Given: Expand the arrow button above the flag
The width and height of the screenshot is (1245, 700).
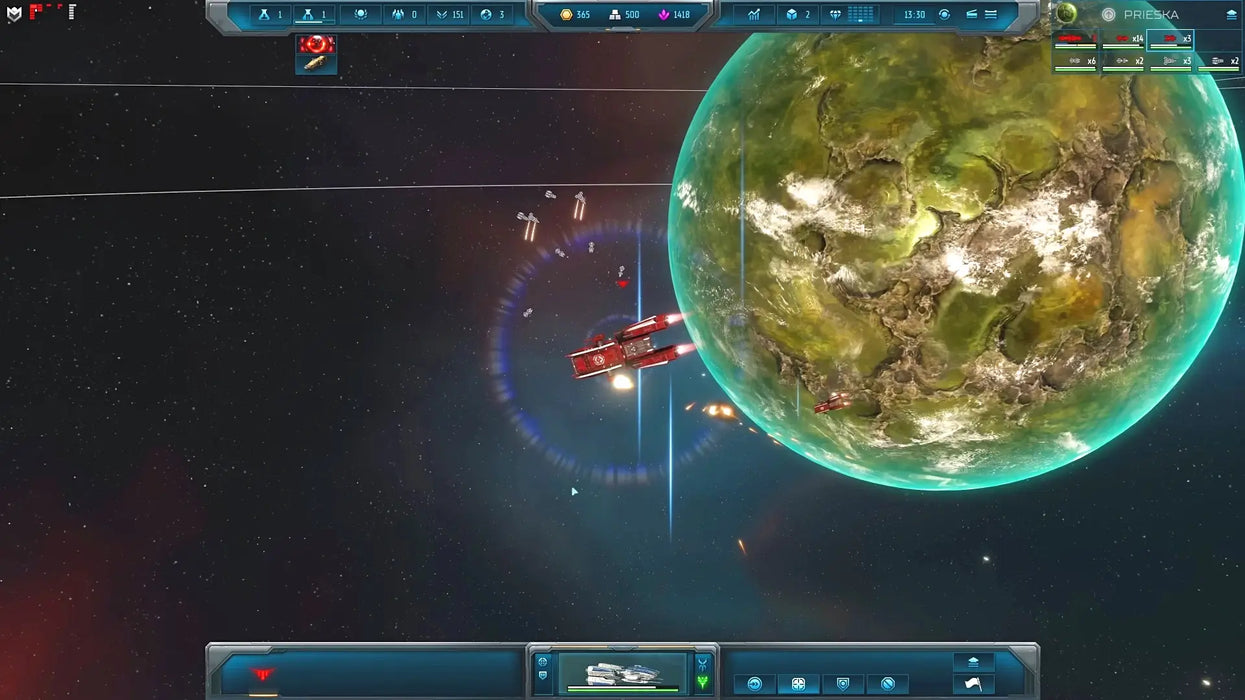Looking at the screenshot, I should tap(973, 662).
